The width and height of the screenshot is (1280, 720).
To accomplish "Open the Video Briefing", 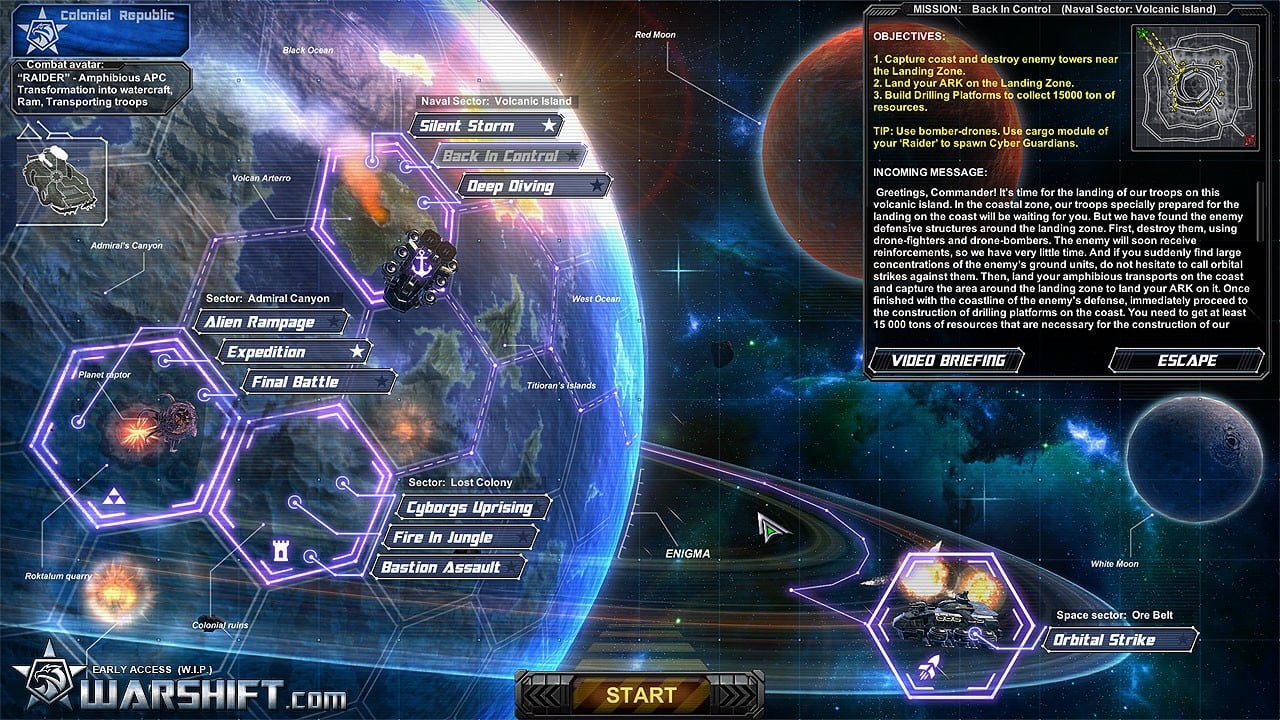I will click(947, 361).
